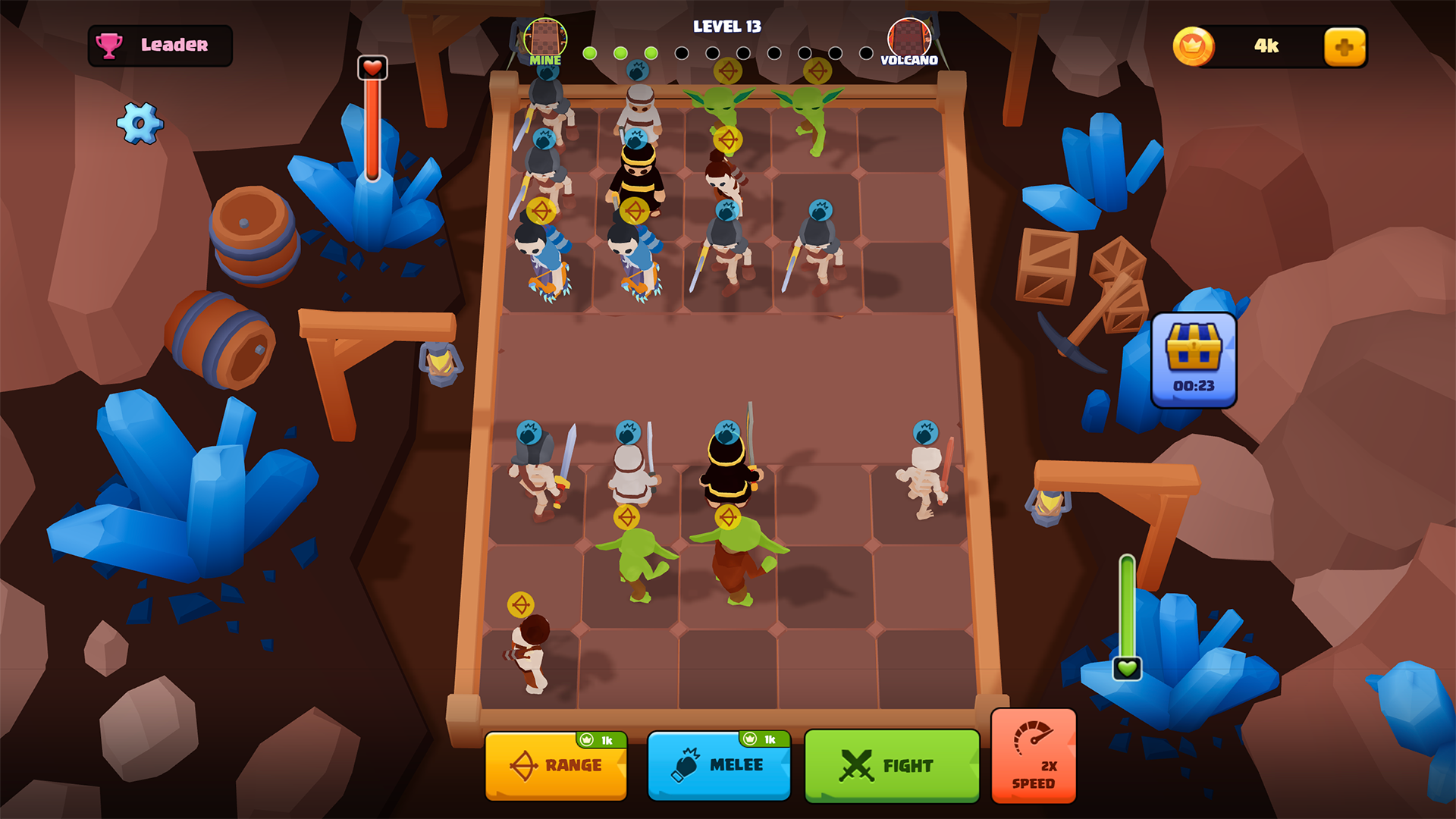
Task: Tap the LEVEL 13 header
Action: coord(727,27)
